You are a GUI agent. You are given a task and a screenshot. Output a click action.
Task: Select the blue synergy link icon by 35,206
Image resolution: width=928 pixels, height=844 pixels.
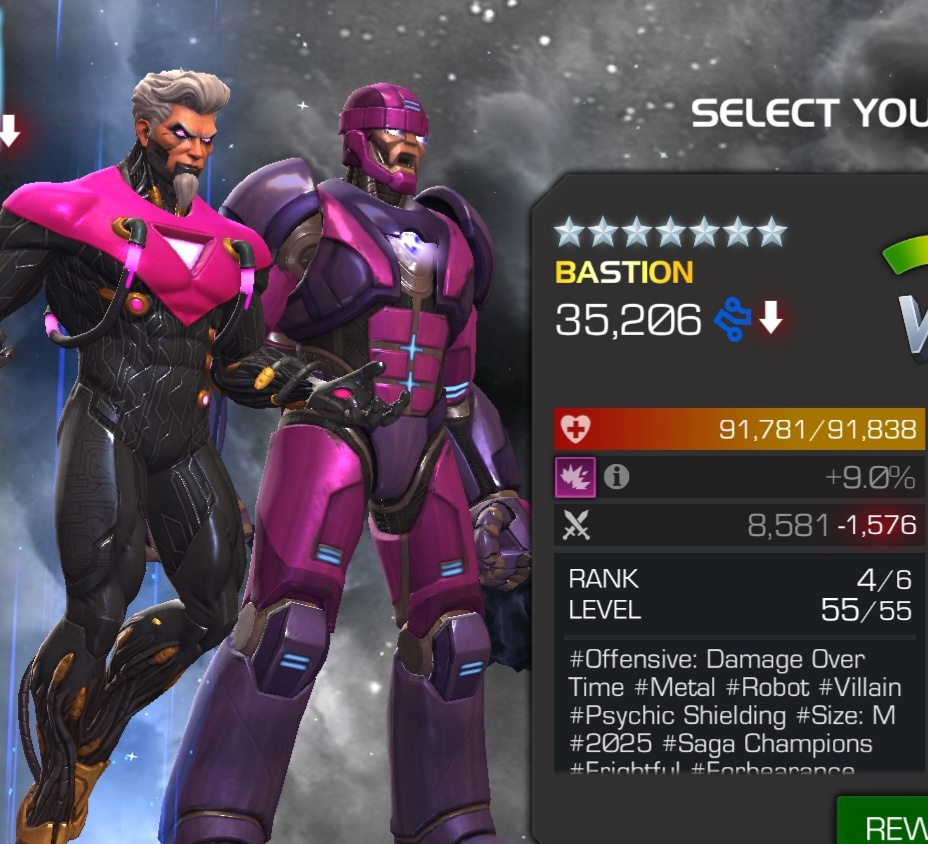coord(732,320)
